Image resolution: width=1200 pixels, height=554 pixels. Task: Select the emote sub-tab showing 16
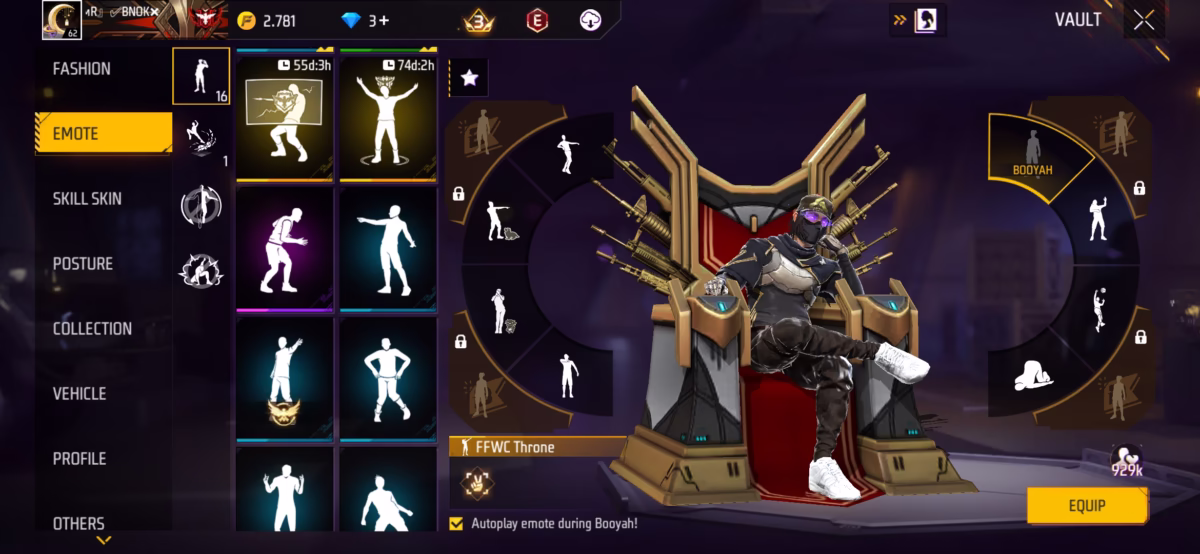pyautogui.click(x=201, y=76)
